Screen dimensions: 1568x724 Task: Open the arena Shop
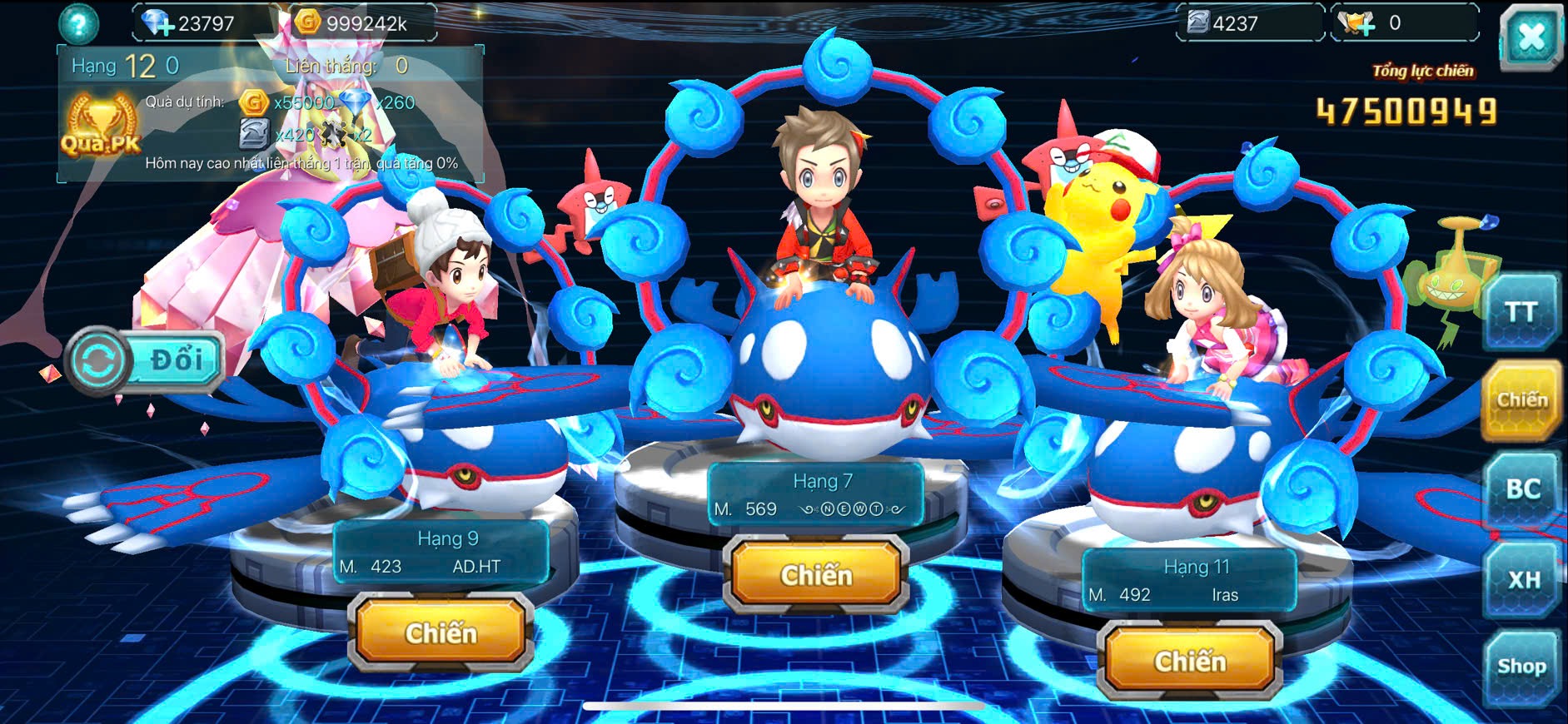[1521, 667]
